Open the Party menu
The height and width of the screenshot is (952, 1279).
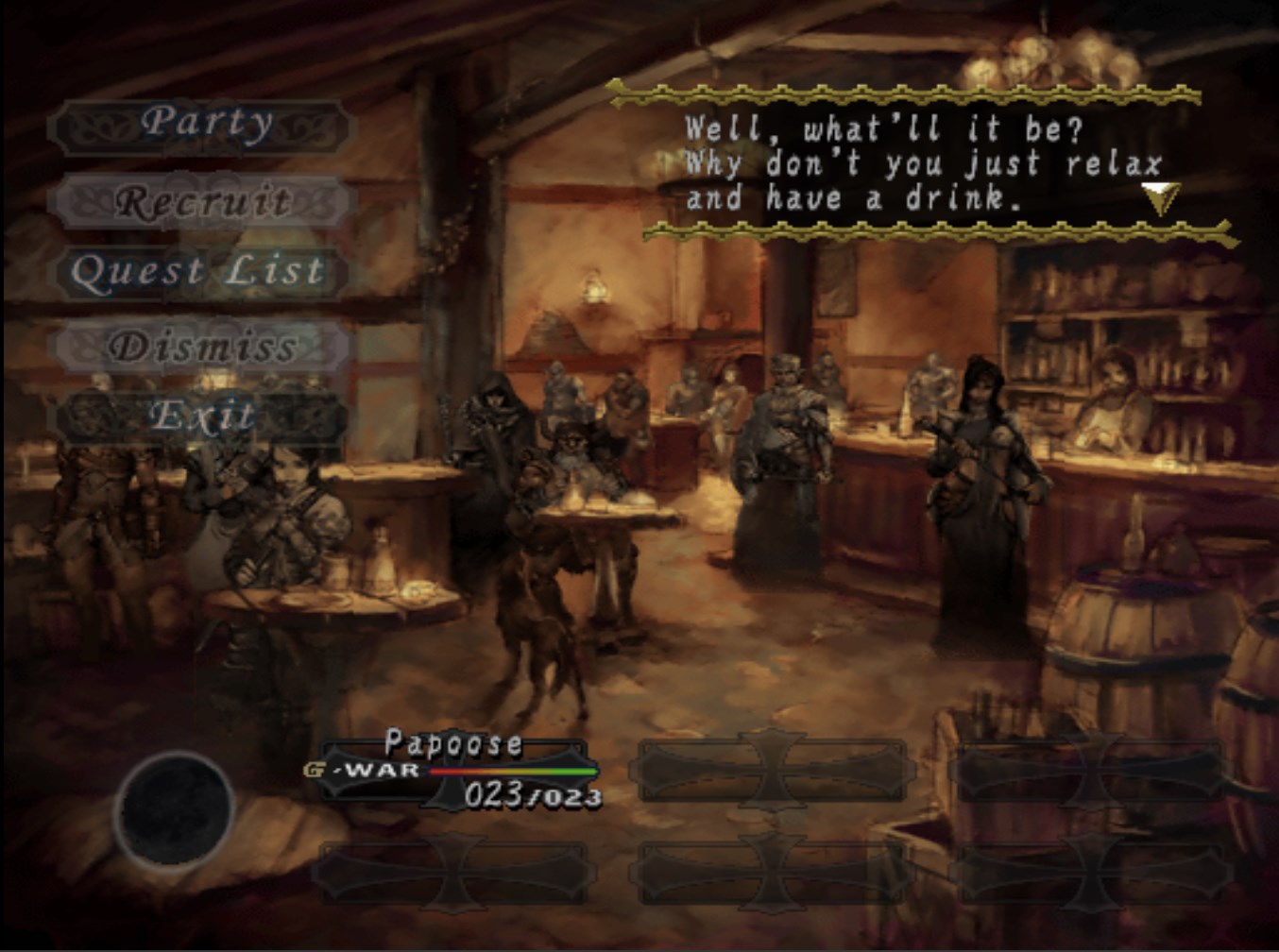pos(203,124)
